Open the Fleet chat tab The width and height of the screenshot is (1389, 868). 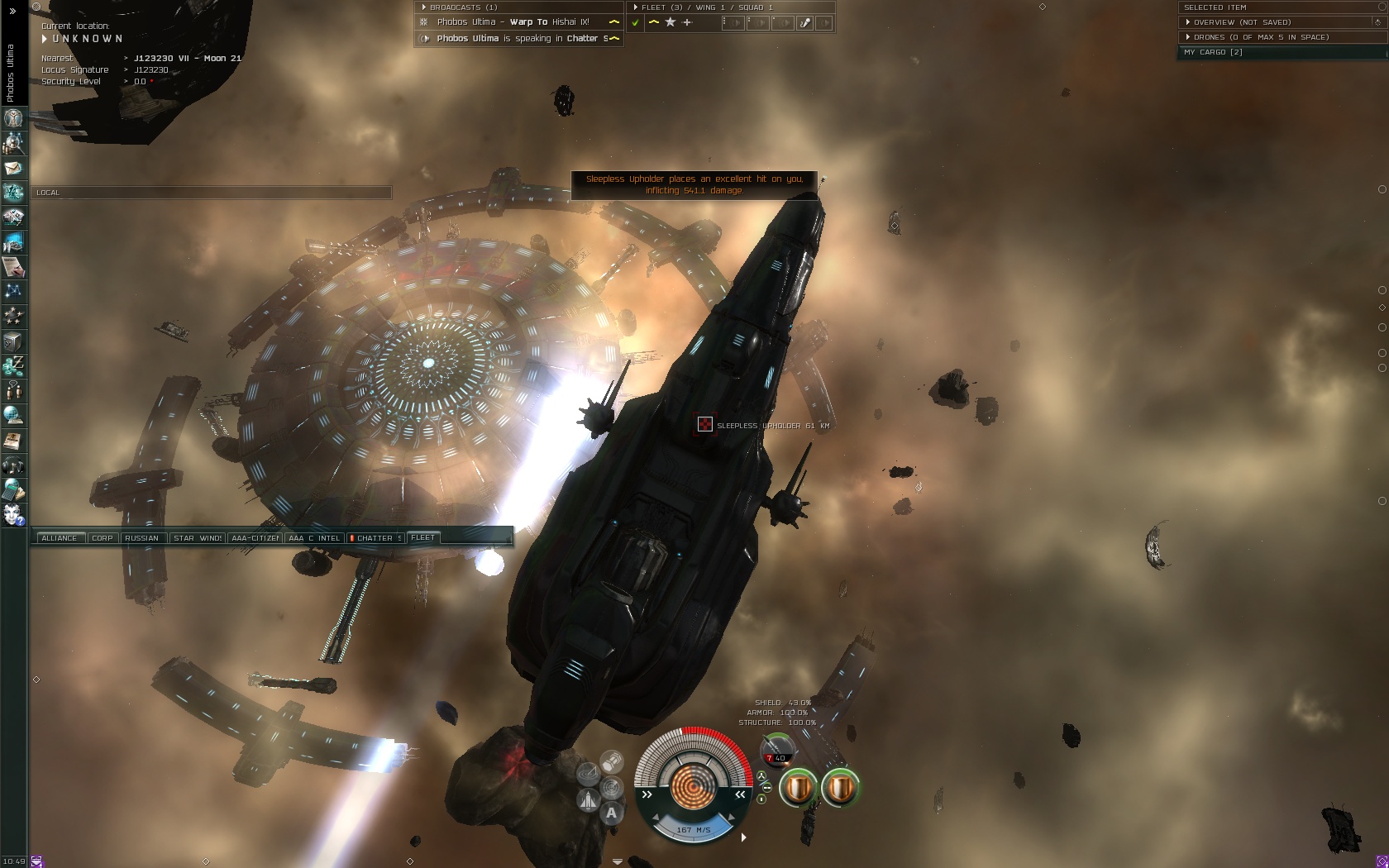tap(423, 538)
